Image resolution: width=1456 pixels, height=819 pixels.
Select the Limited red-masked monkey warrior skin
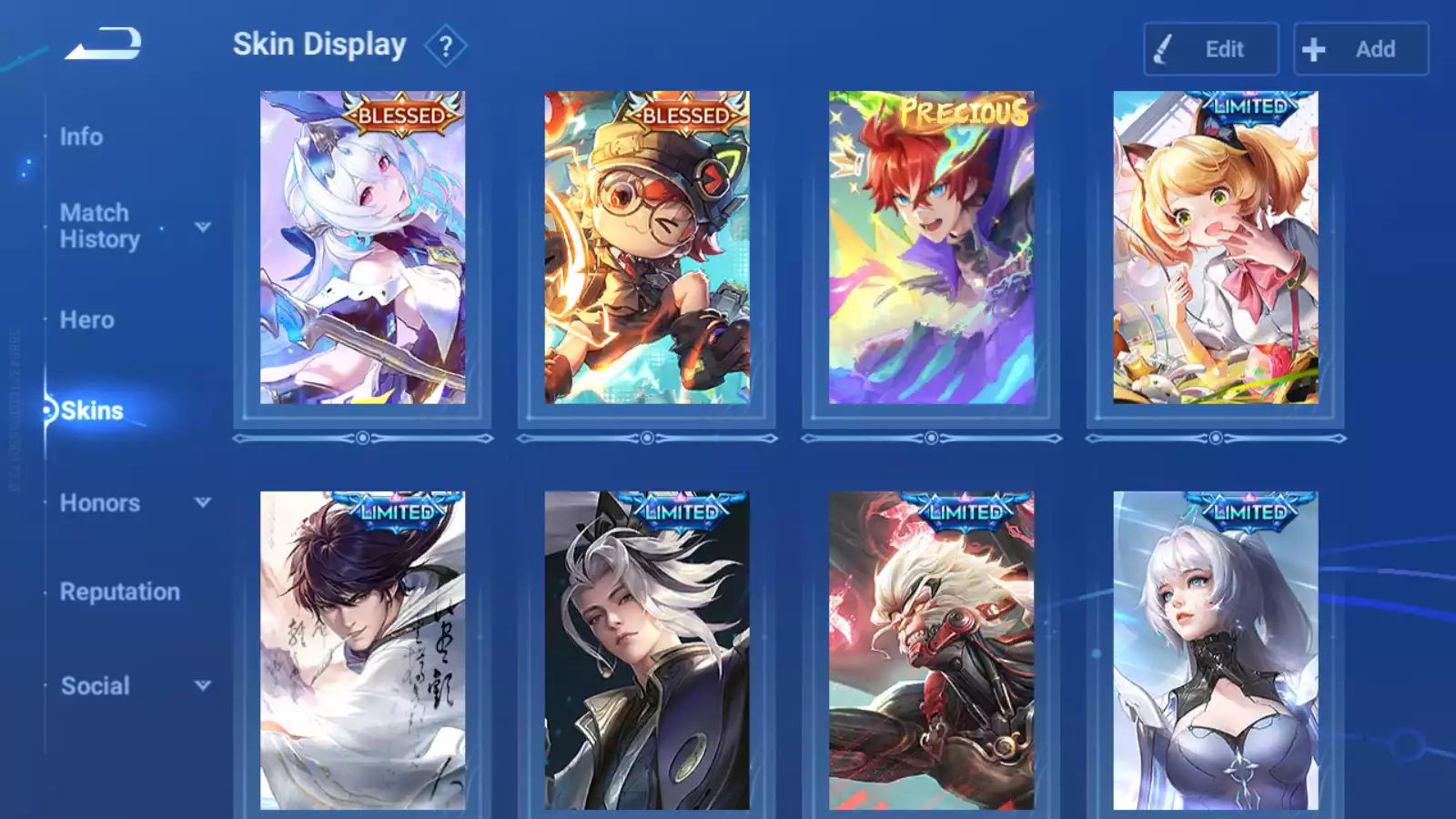pos(931,651)
